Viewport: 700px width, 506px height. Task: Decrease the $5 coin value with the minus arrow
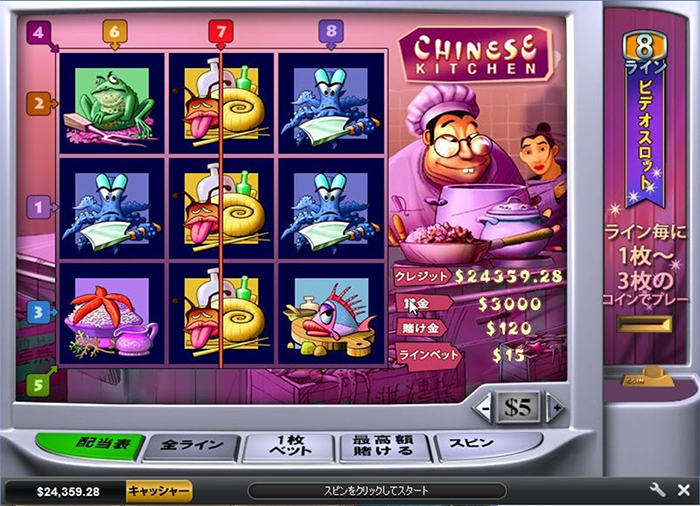tap(486, 407)
